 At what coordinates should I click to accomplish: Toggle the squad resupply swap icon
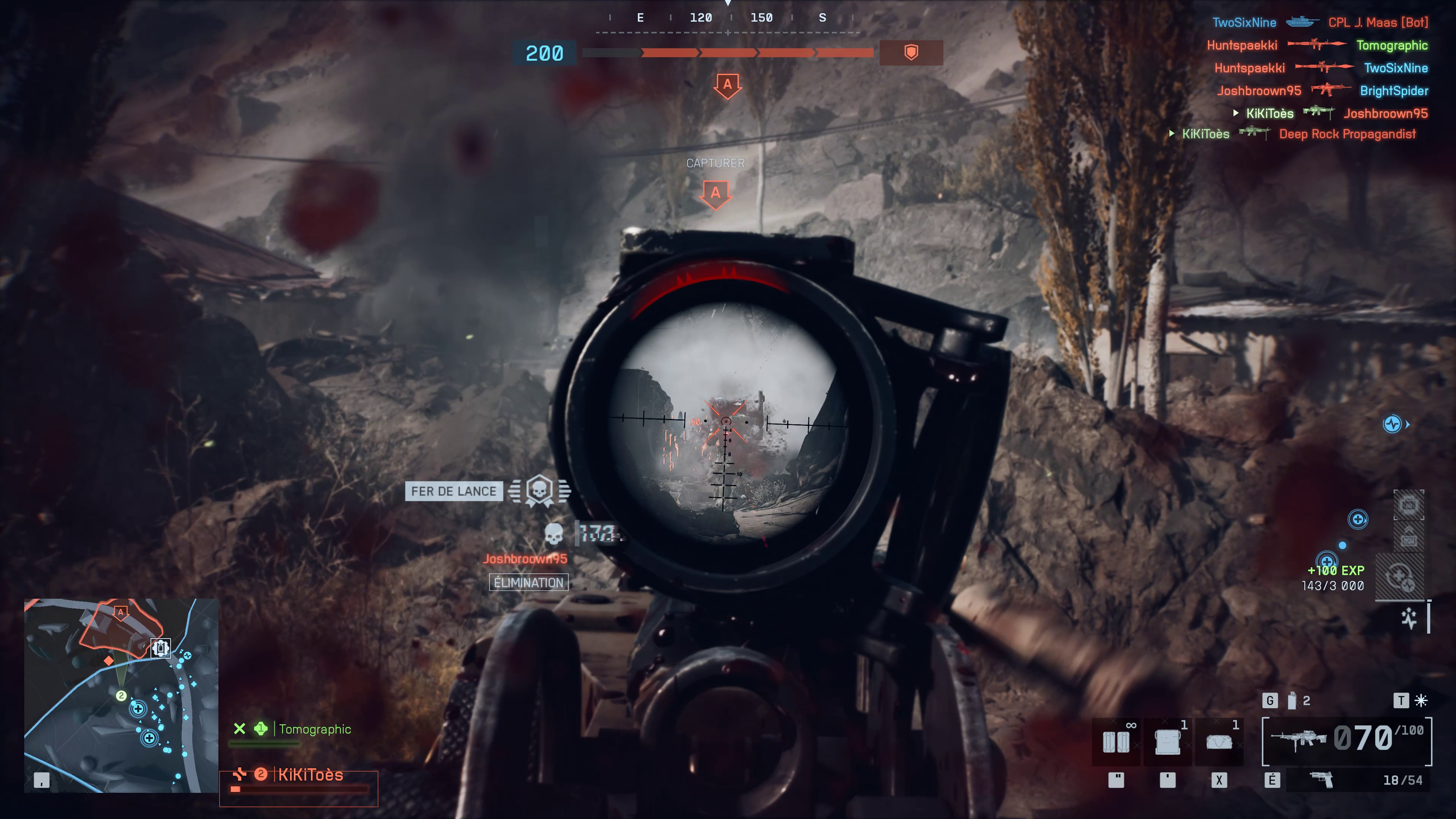[x=1400, y=576]
